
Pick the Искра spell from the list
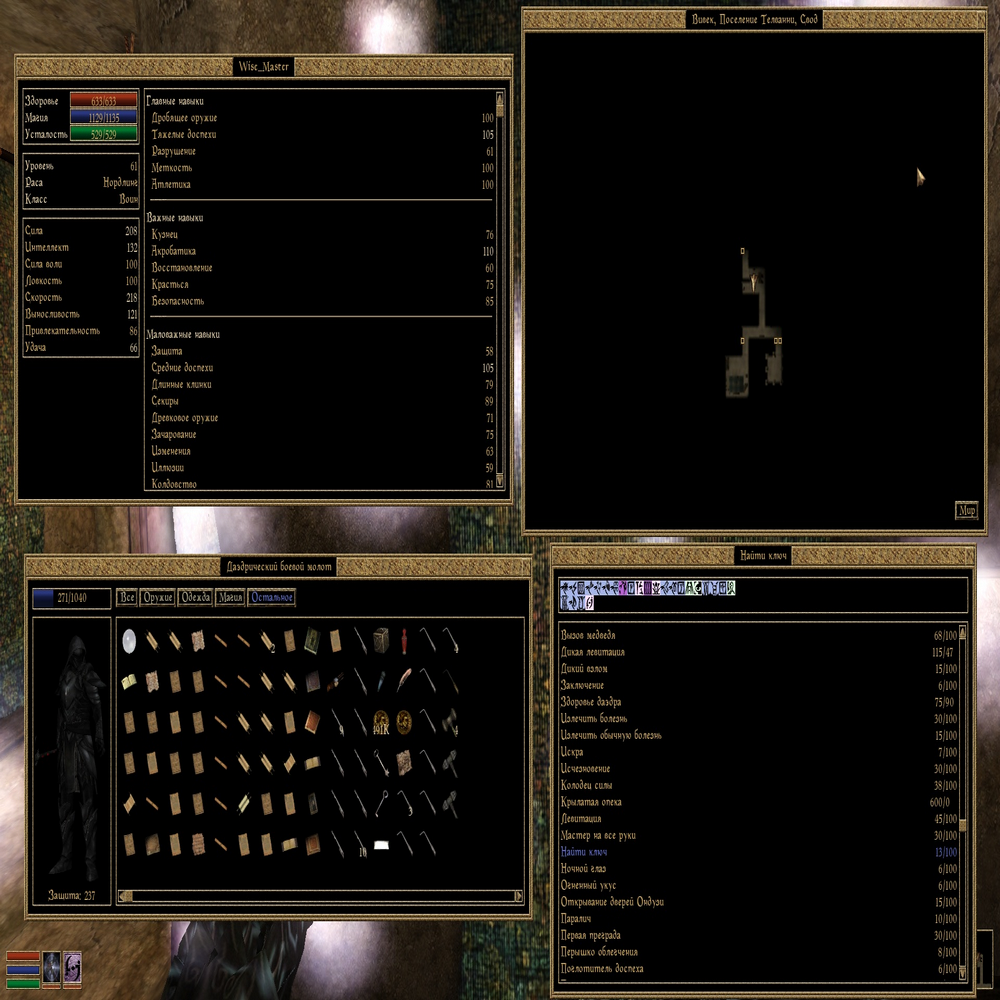click(573, 752)
